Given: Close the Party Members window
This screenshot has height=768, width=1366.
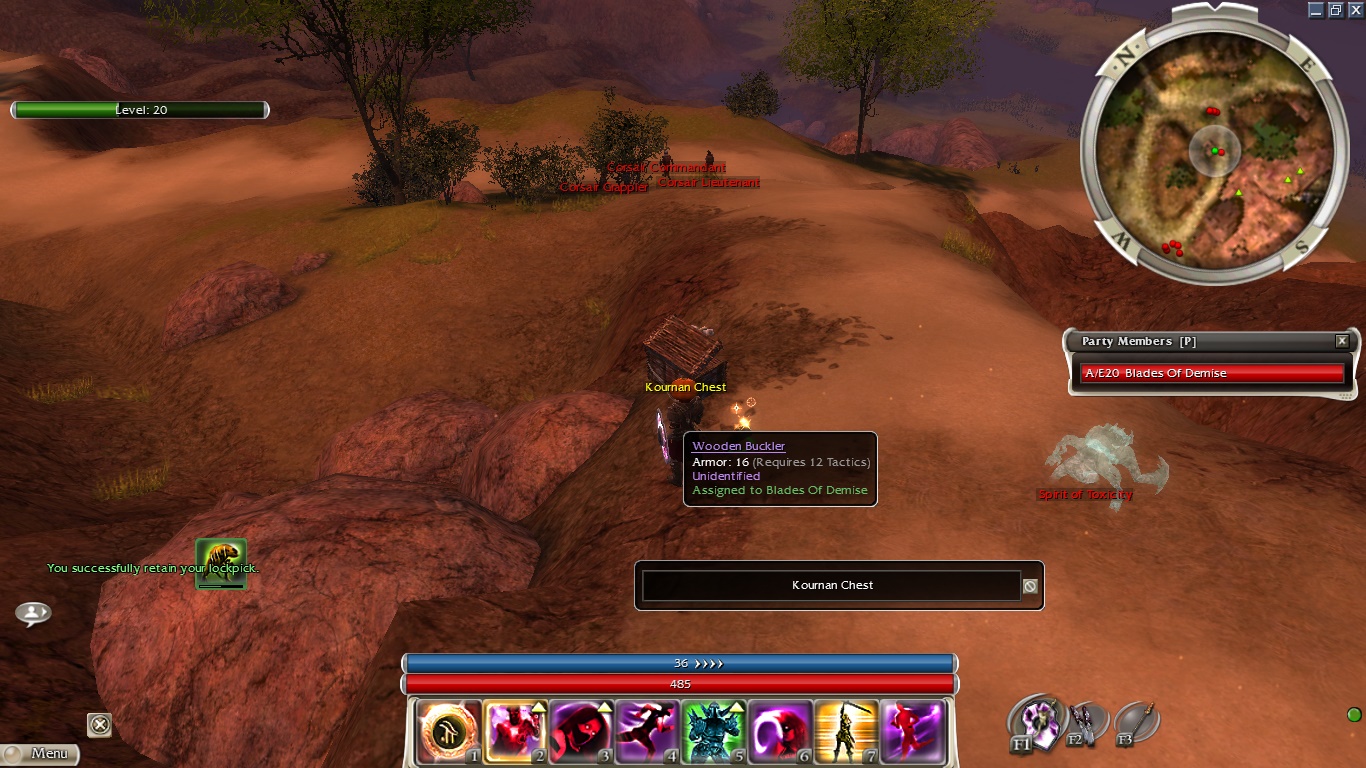Looking at the screenshot, I should click(x=1342, y=341).
